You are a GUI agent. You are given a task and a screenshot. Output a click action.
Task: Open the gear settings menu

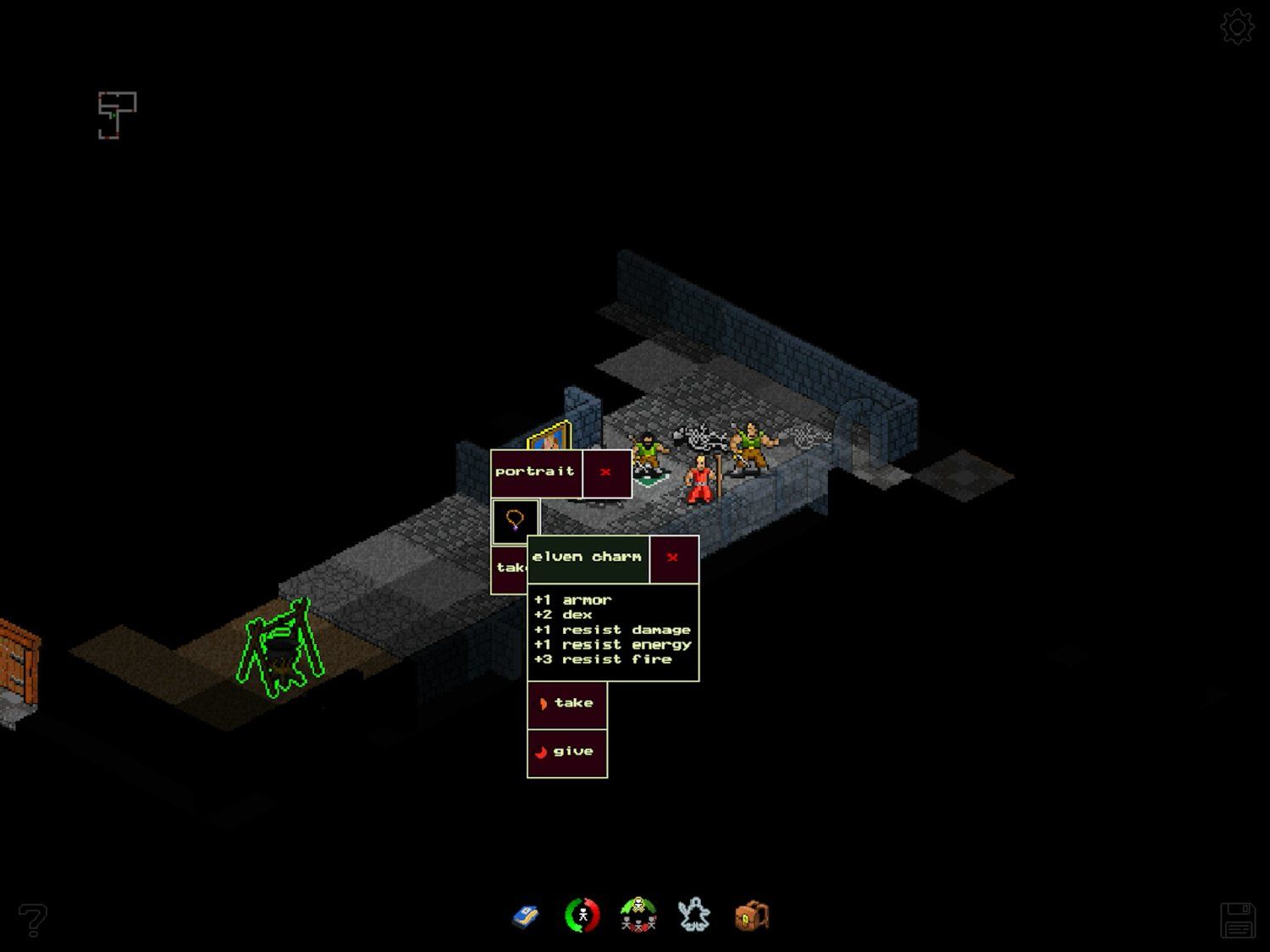(x=1237, y=27)
